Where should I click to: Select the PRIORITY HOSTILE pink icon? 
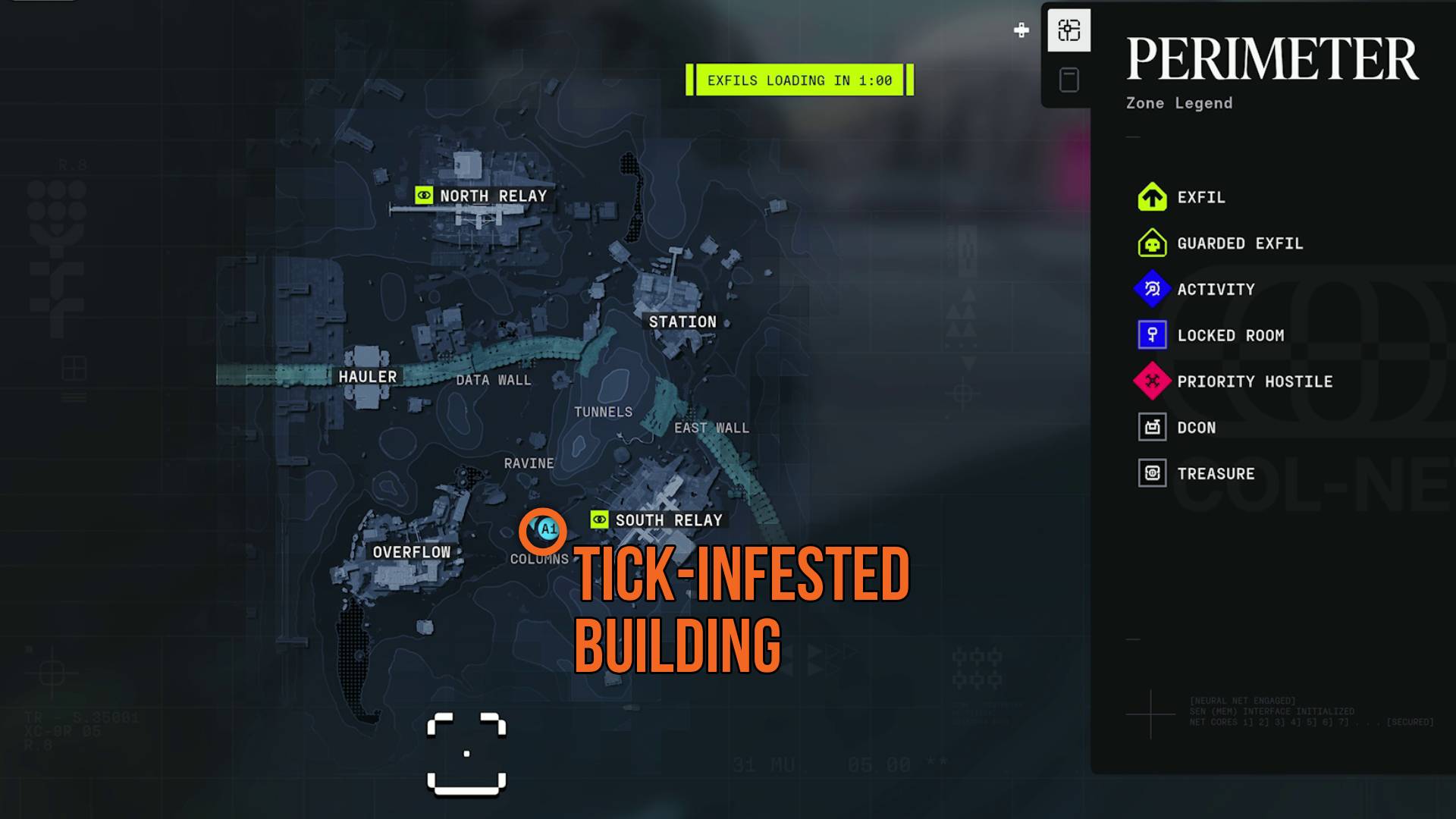[x=1152, y=381]
